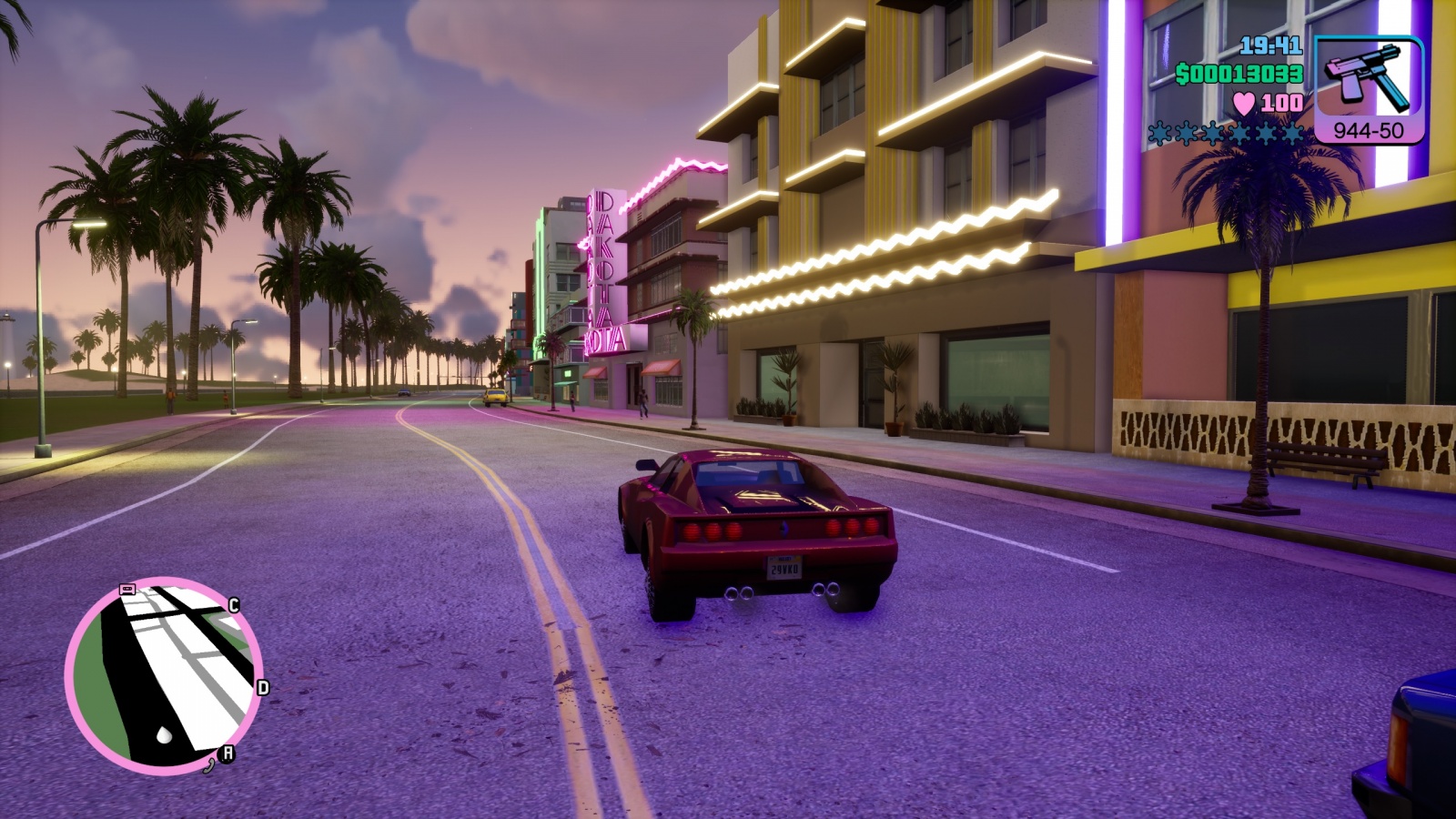Choose the D marker on the minimap edge
Screen dimensions: 1456x819
[x=263, y=688]
